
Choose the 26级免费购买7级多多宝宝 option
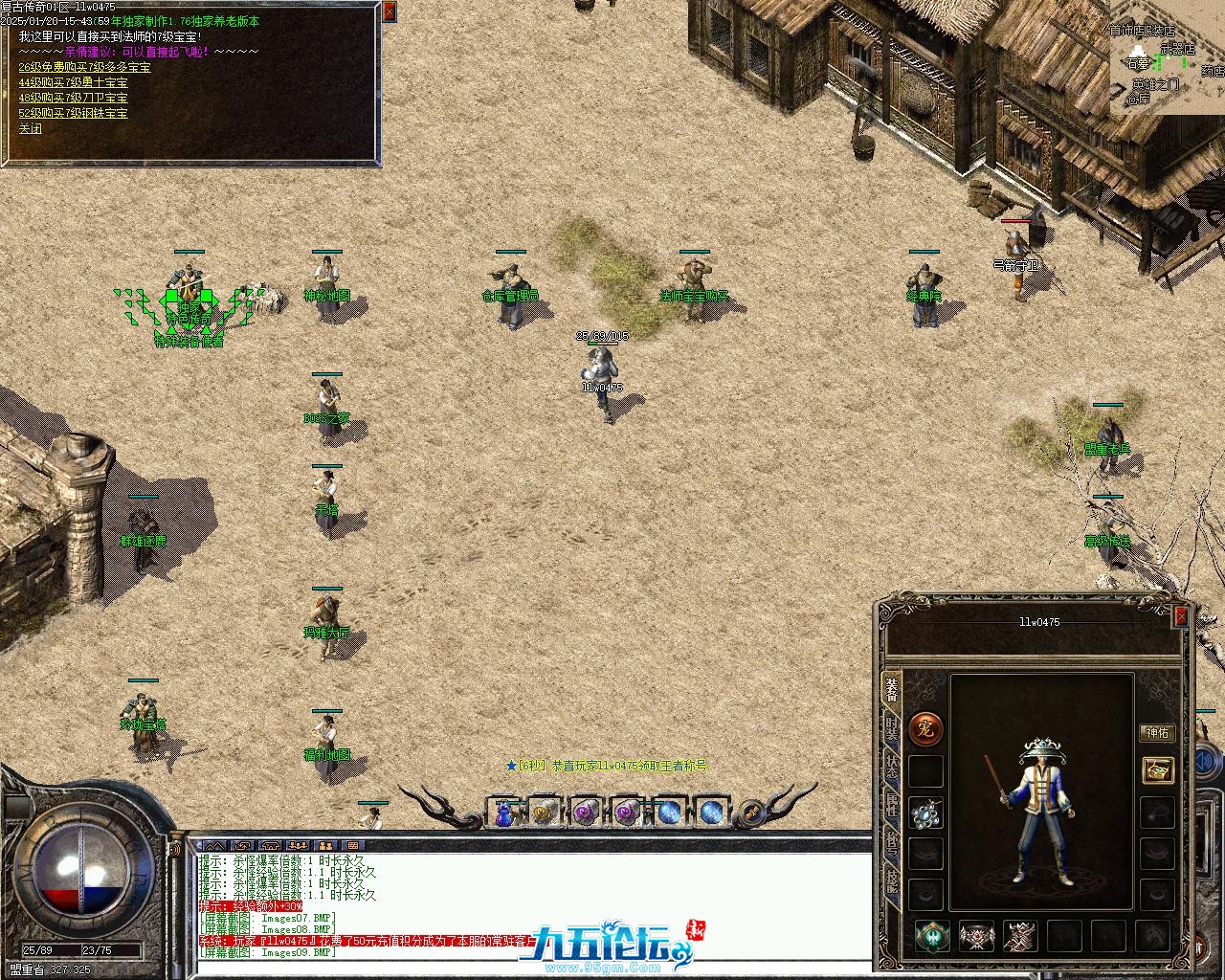pos(84,67)
